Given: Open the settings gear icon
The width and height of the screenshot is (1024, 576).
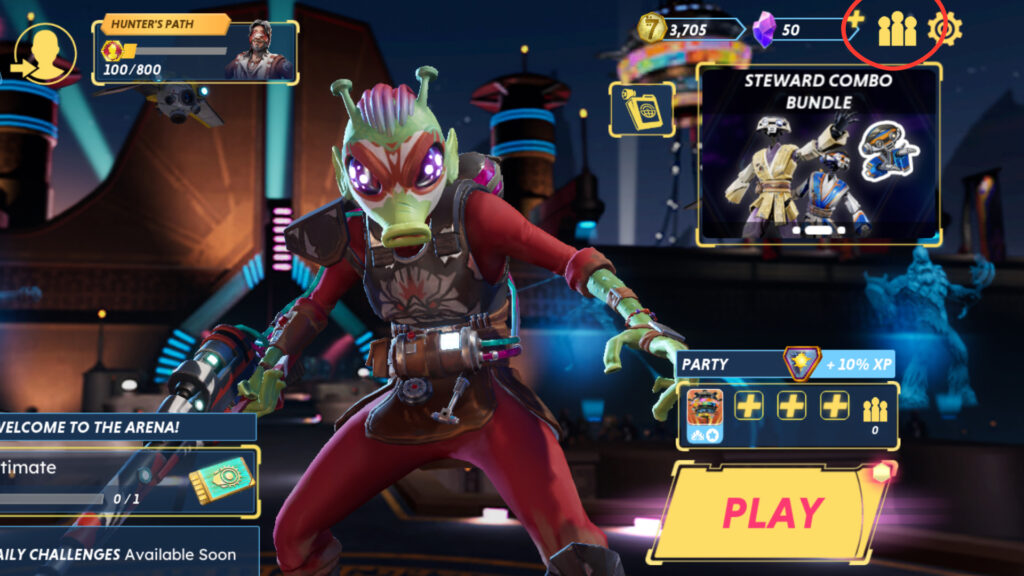Looking at the screenshot, I should coord(944,30).
